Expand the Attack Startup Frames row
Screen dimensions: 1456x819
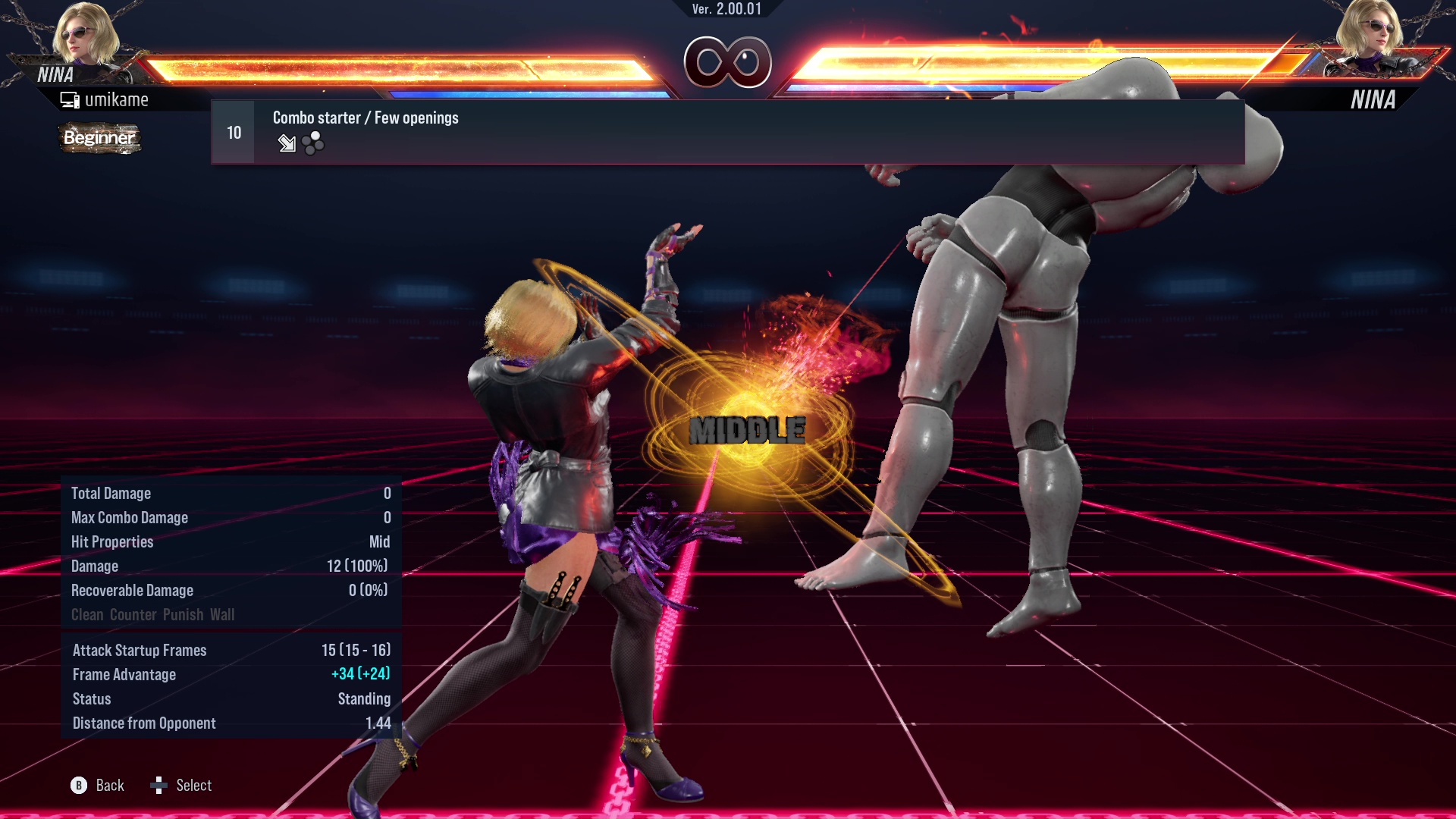pos(140,650)
